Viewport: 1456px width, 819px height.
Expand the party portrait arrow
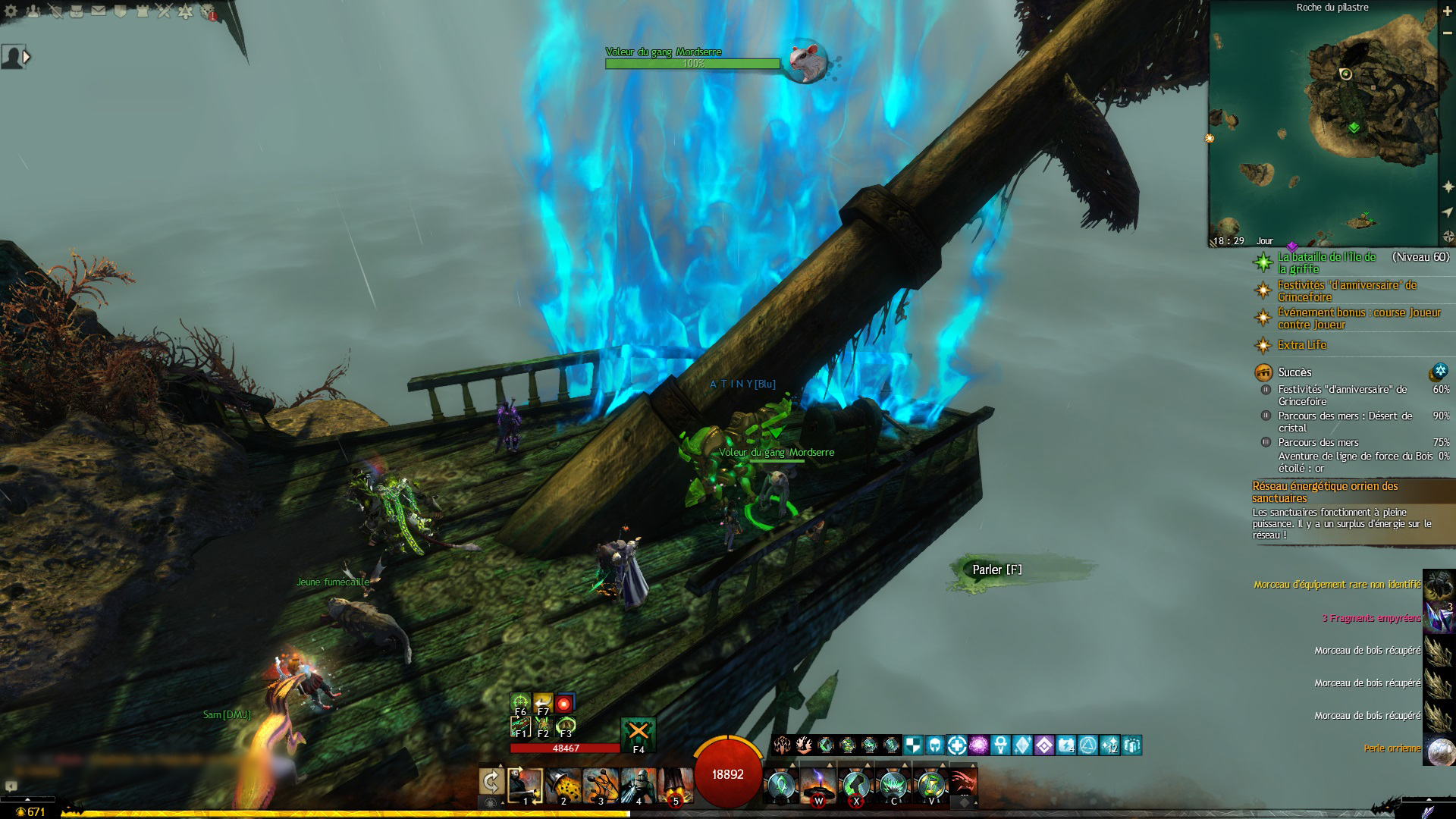click(27, 57)
